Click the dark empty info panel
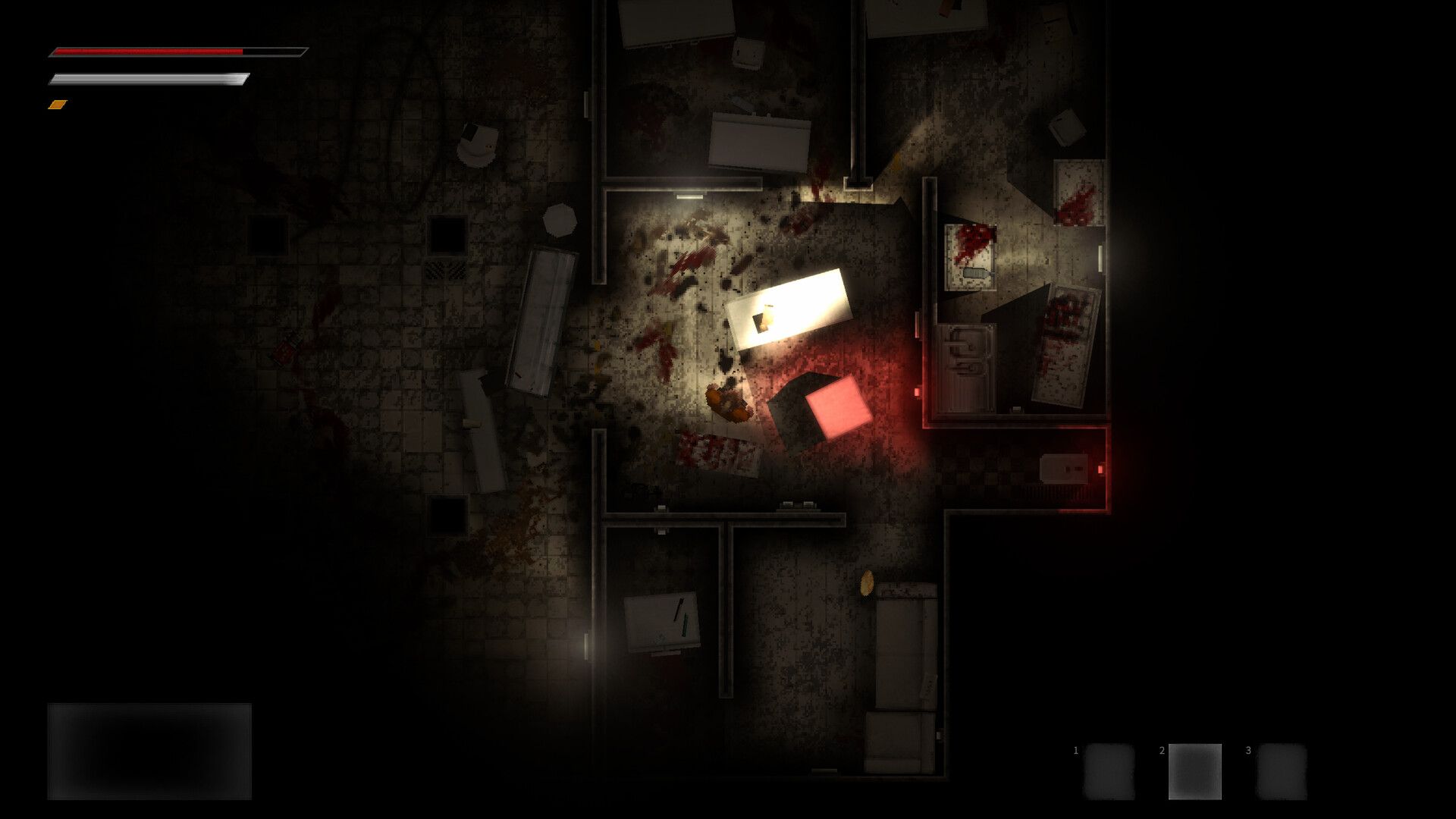1456x819 pixels. click(149, 751)
